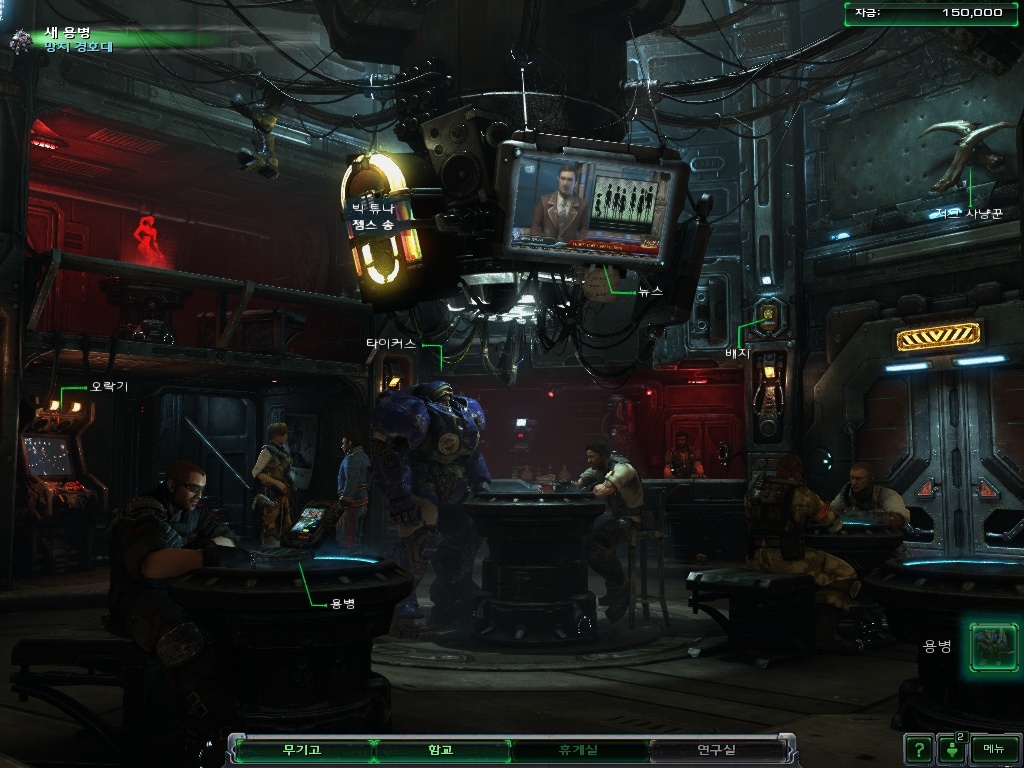Select the 배지 badge label
This screenshot has height=768, width=1024.
(x=737, y=352)
